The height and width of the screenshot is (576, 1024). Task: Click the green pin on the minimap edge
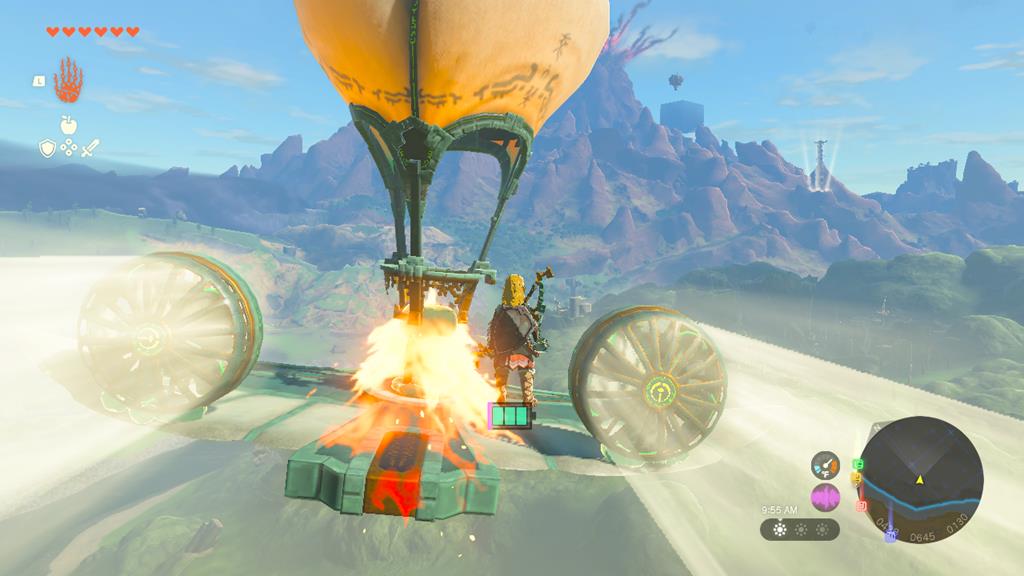coord(857,465)
